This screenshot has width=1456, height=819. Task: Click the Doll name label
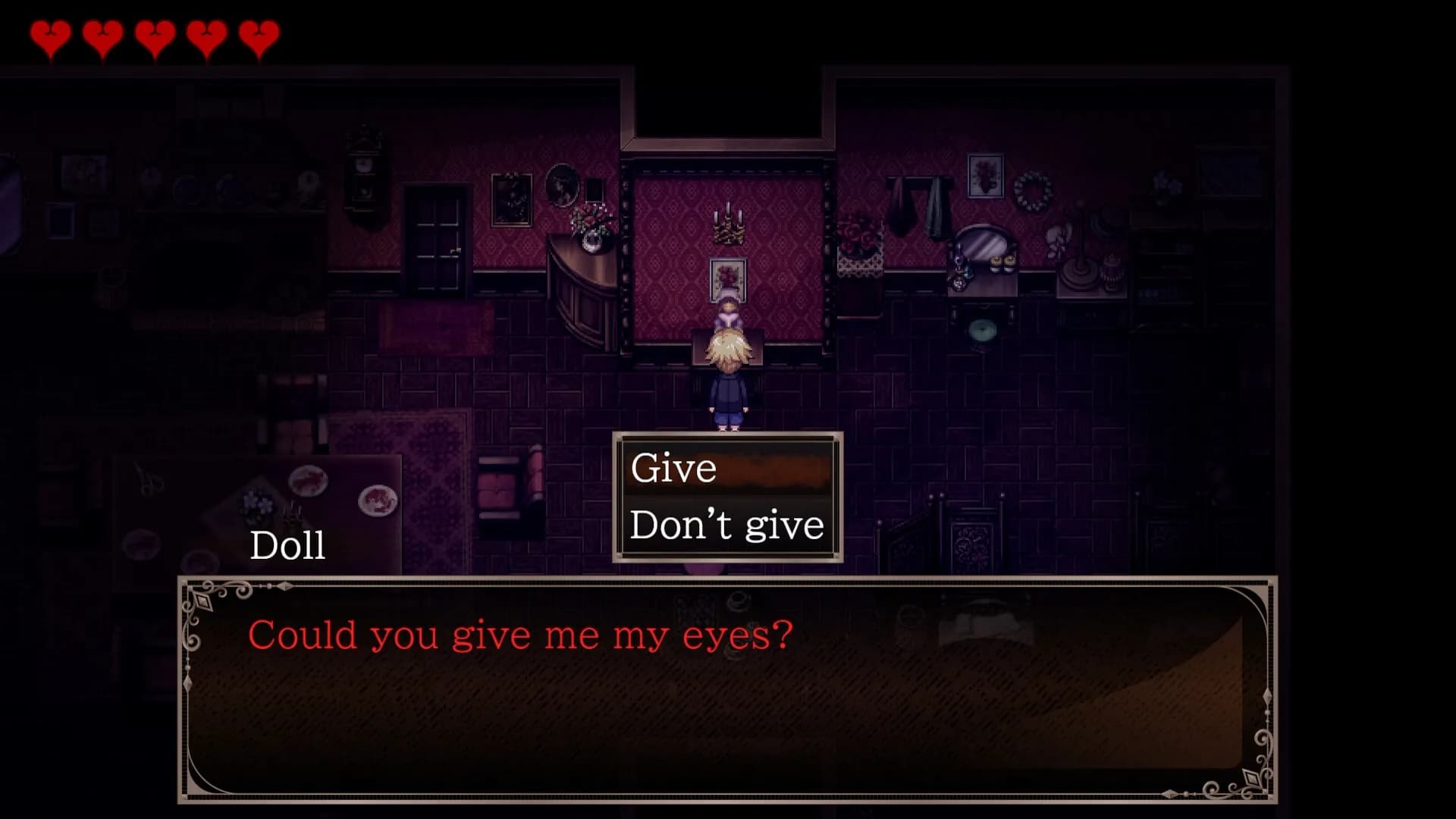tap(287, 544)
